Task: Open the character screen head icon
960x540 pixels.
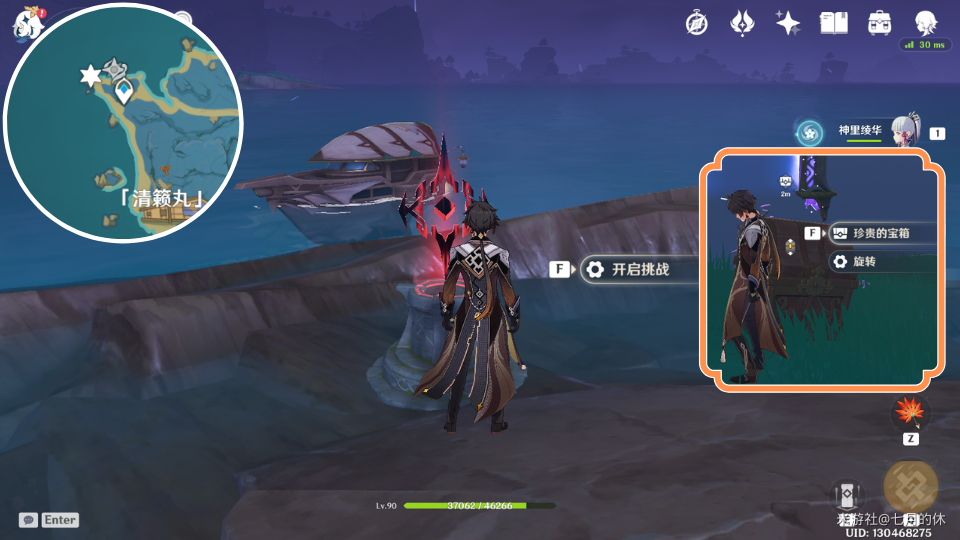Action: (925, 22)
